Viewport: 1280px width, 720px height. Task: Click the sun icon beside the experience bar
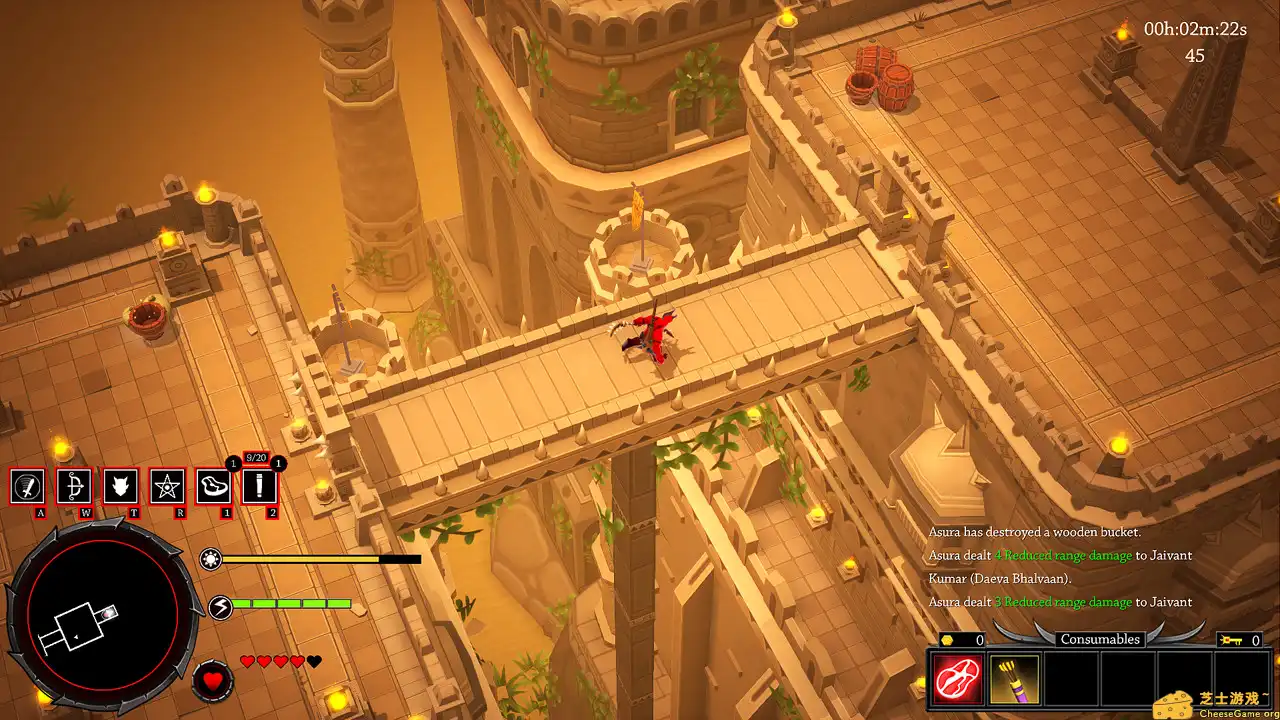(x=210, y=560)
